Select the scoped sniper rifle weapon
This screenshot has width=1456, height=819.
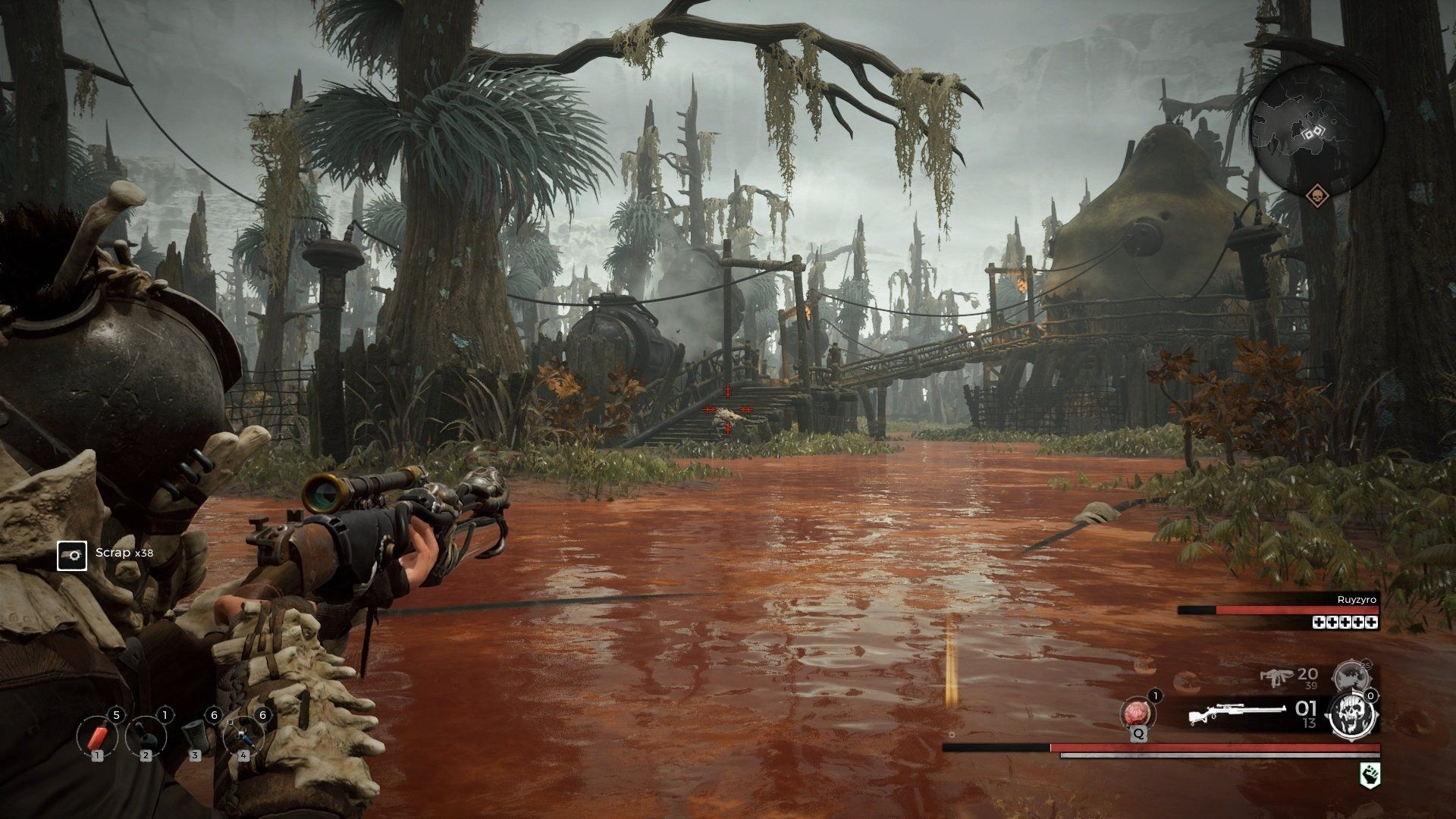[1236, 715]
